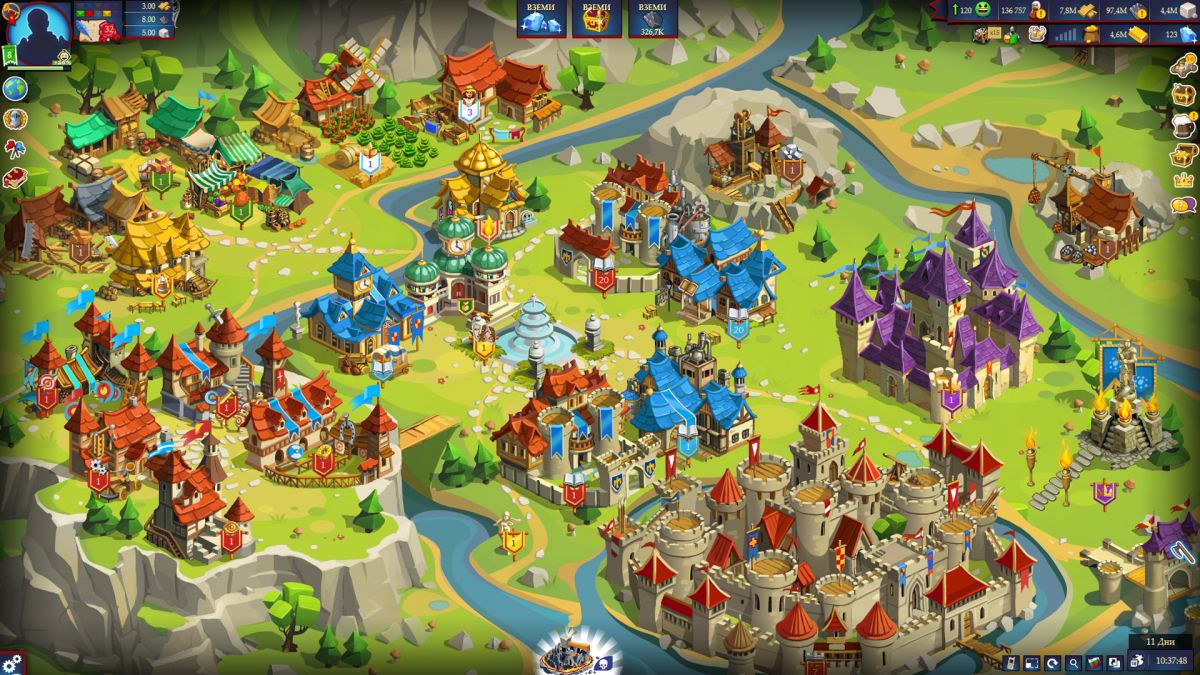Open the help chat bubble with question mark

coord(1183,206)
